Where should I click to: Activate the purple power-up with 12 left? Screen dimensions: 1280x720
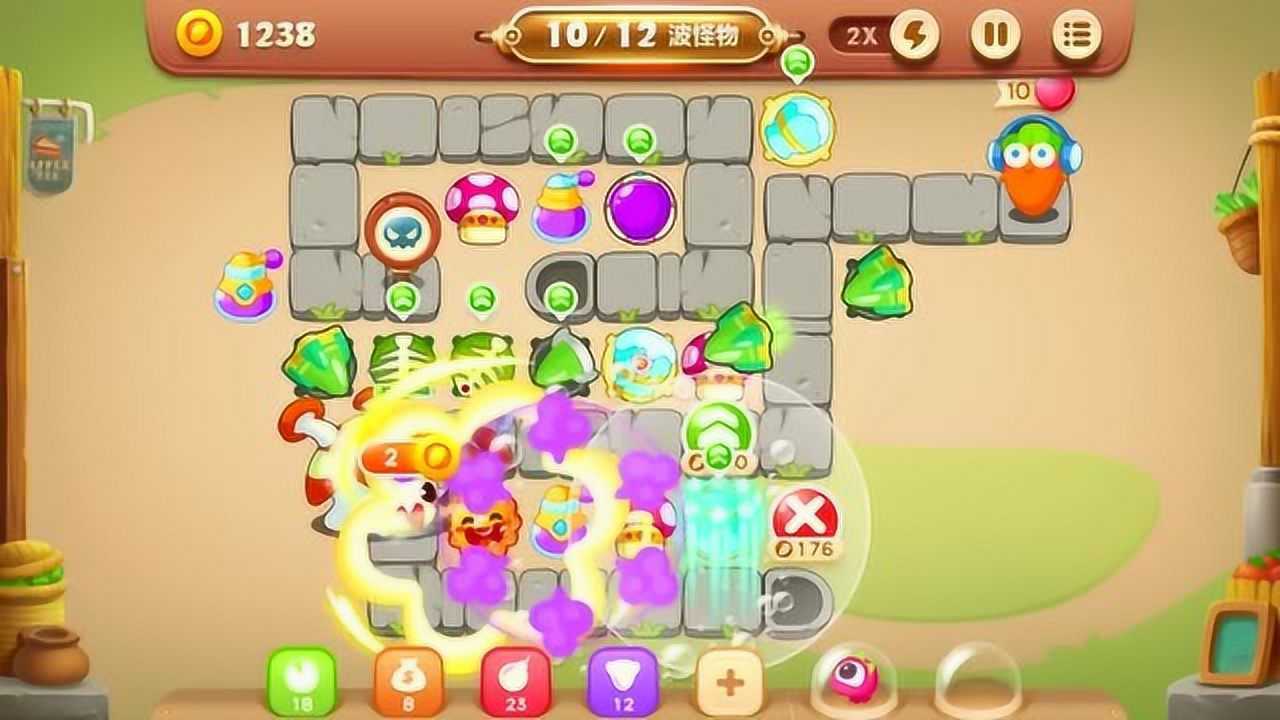(623, 682)
